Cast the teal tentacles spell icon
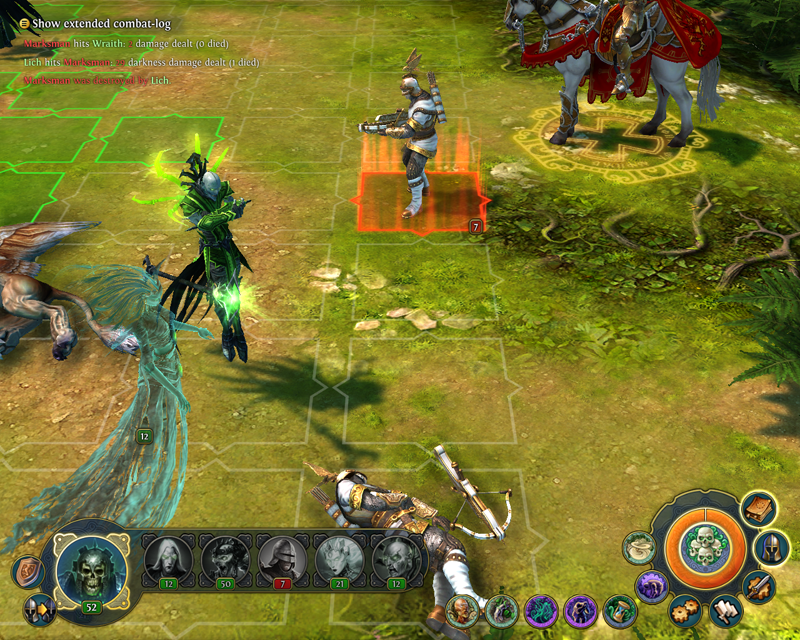 pos(540,609)
